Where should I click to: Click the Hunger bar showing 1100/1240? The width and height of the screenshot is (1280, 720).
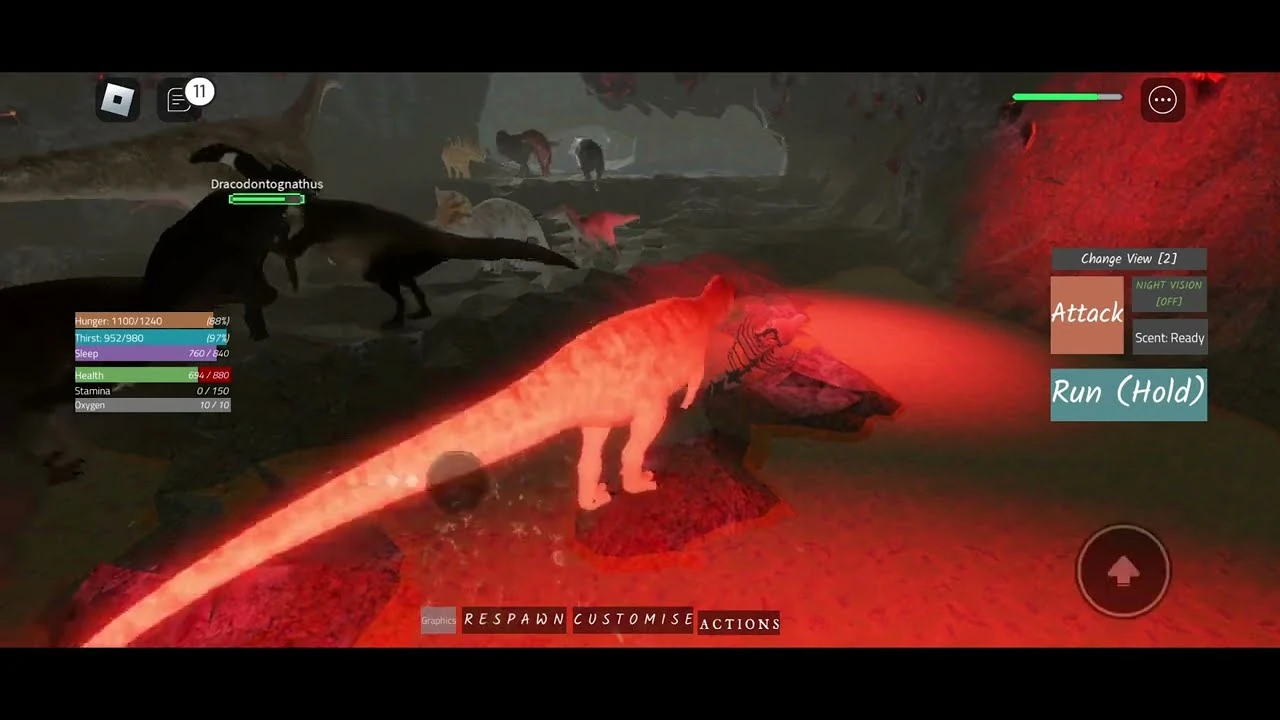pyautogui.click(x=152, y=321)
